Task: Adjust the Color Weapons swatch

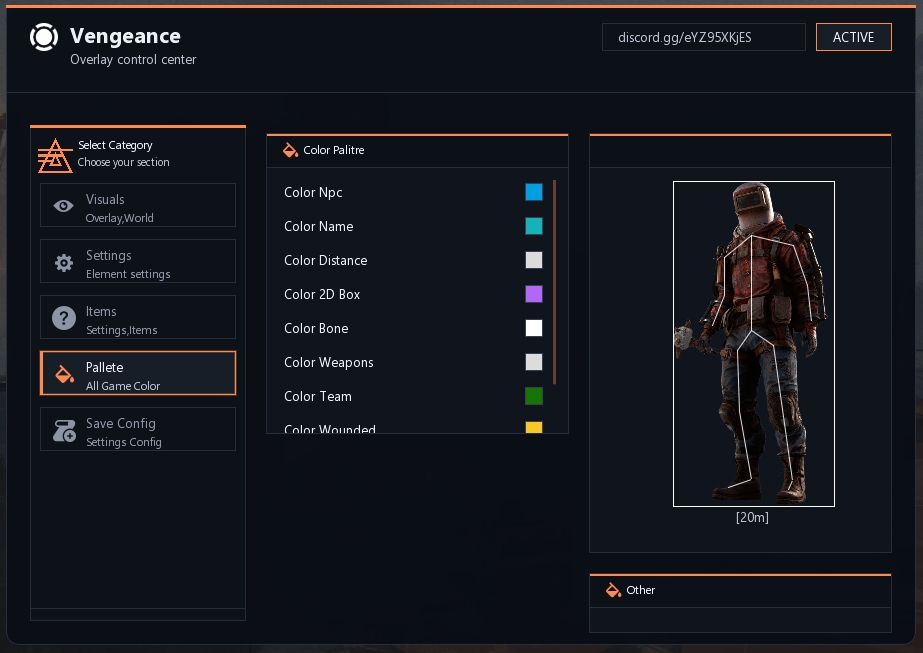Action: pos(534,362)
